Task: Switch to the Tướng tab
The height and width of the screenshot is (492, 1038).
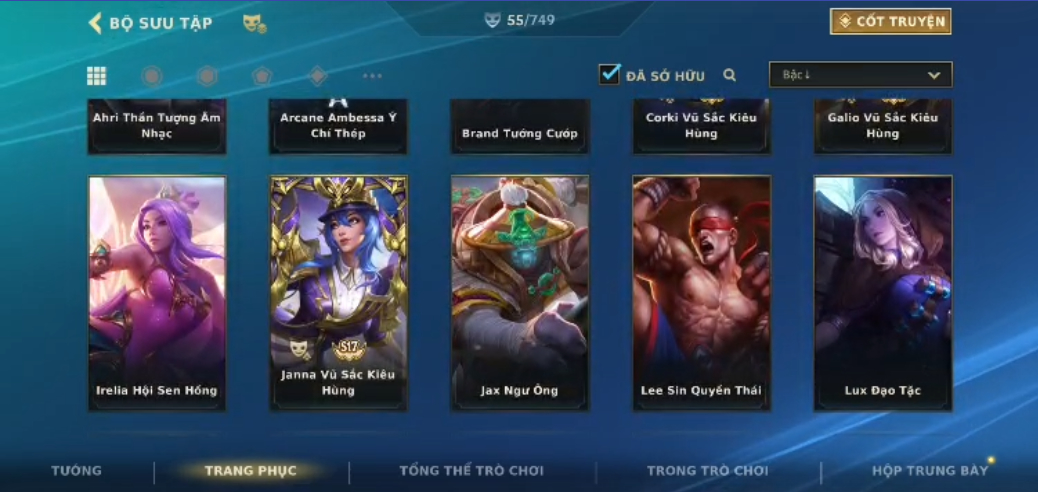Action: click(x=77, y=471)
